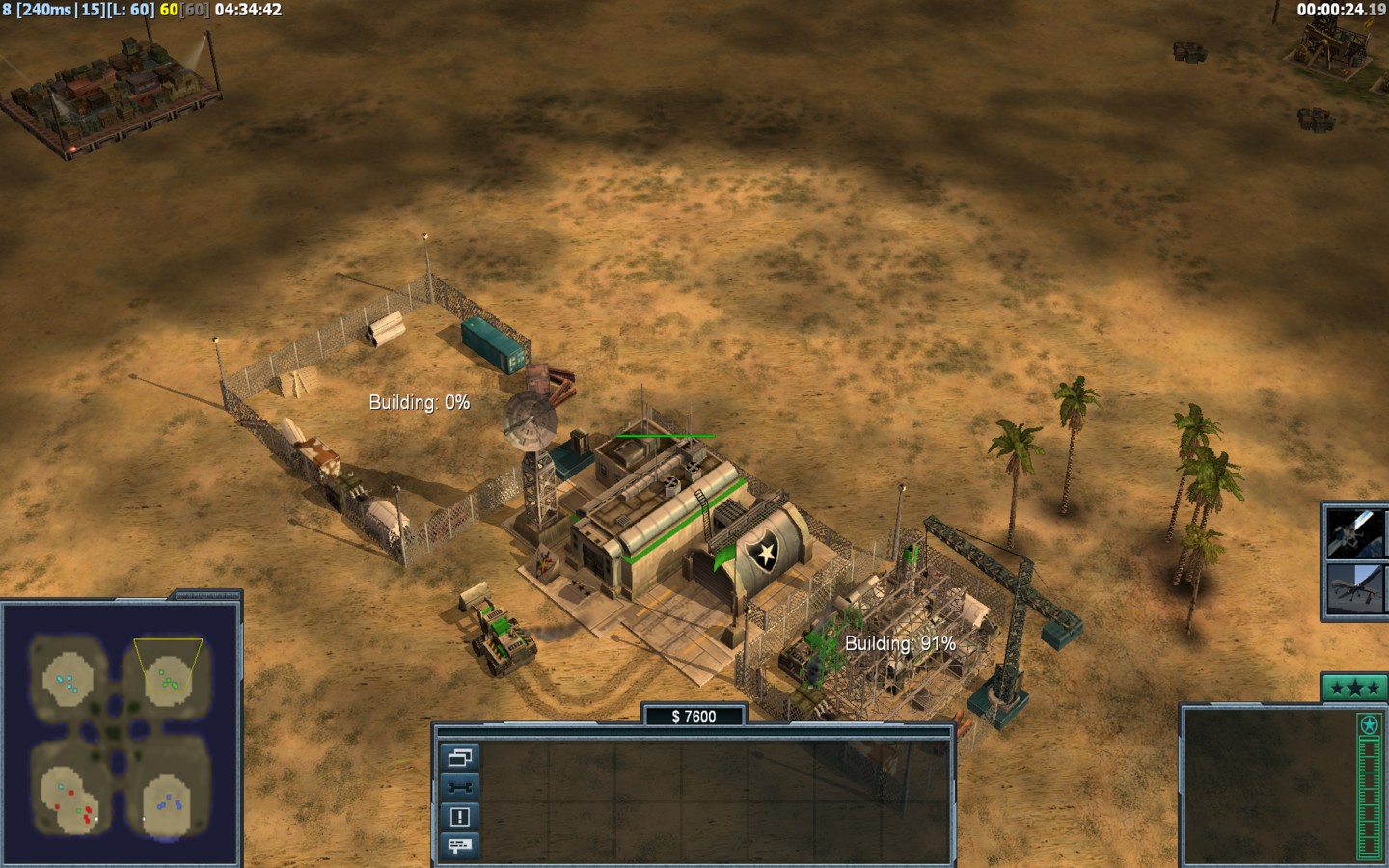Activate the satellite special power icon
The width and height of the screenshot is (1389, 868).
pyautogui.click(x=1354, y=533)
